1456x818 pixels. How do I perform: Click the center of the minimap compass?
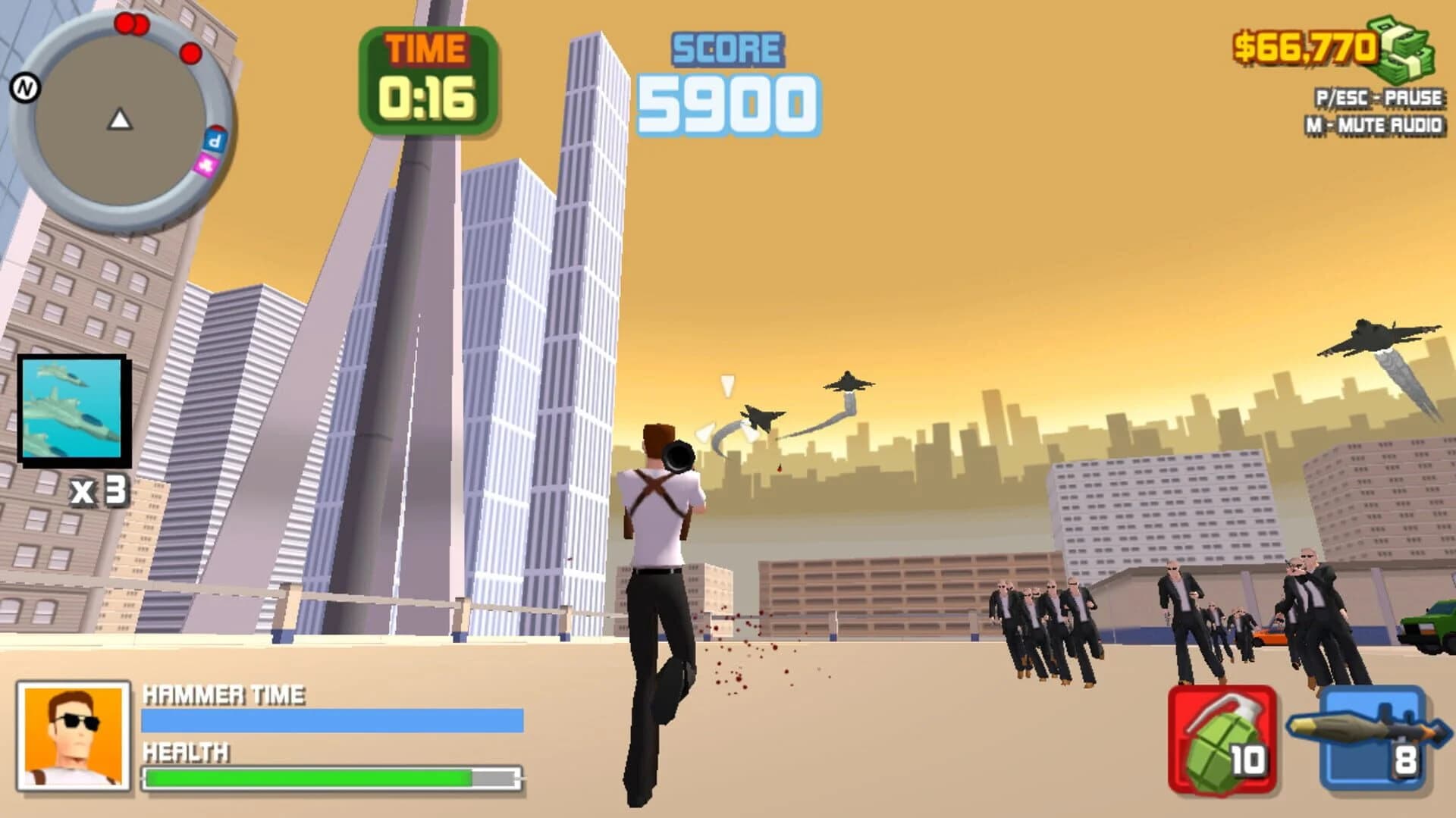121,121
